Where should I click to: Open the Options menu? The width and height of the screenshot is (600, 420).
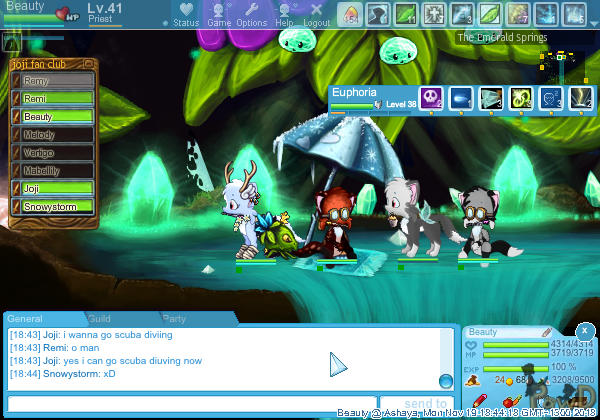(x=251, y=14)
